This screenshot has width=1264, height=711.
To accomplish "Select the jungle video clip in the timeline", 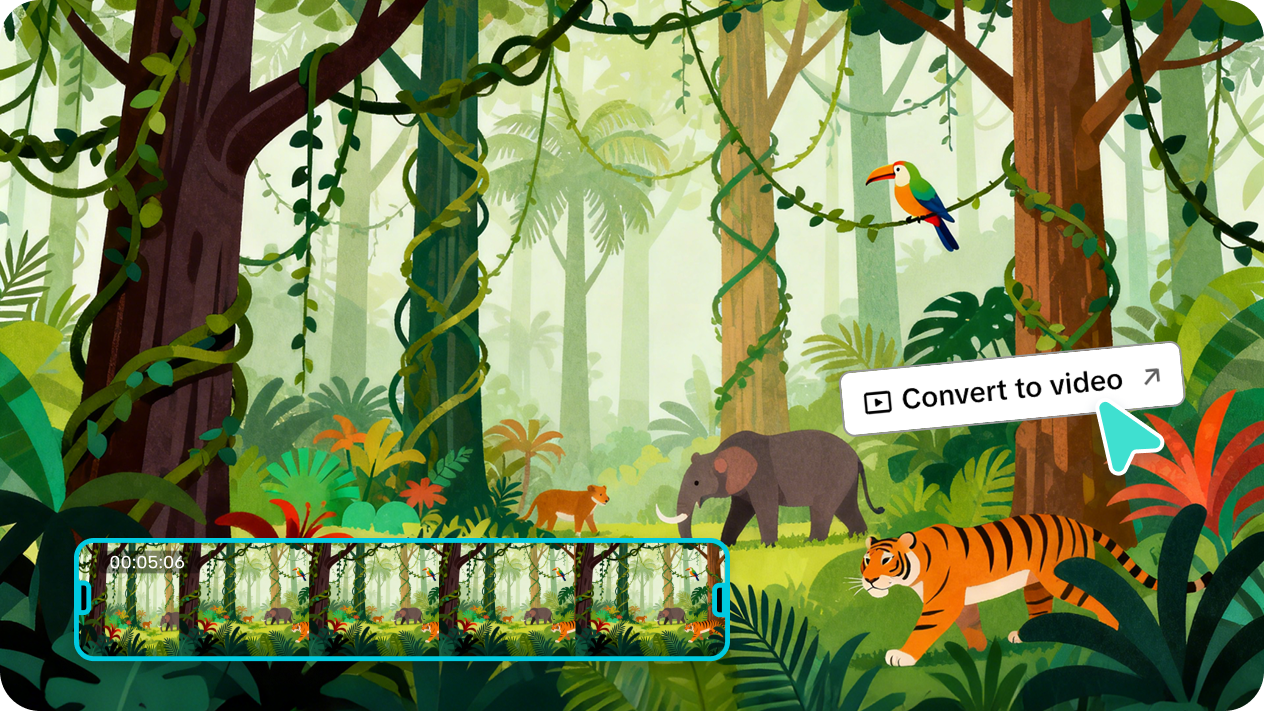I will 400,600.
